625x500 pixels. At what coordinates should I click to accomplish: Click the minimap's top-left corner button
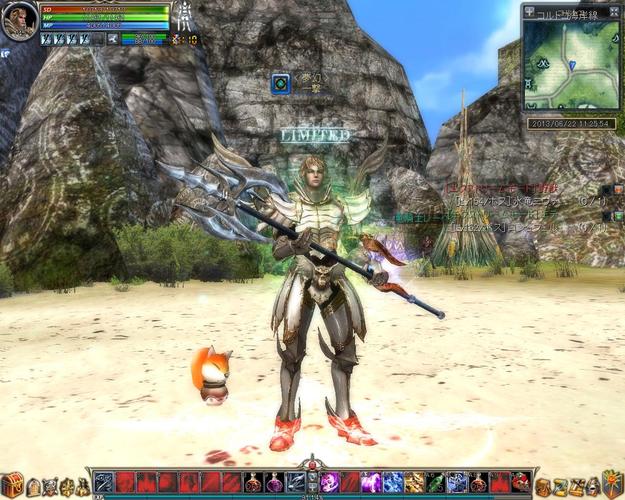(529, 10)
